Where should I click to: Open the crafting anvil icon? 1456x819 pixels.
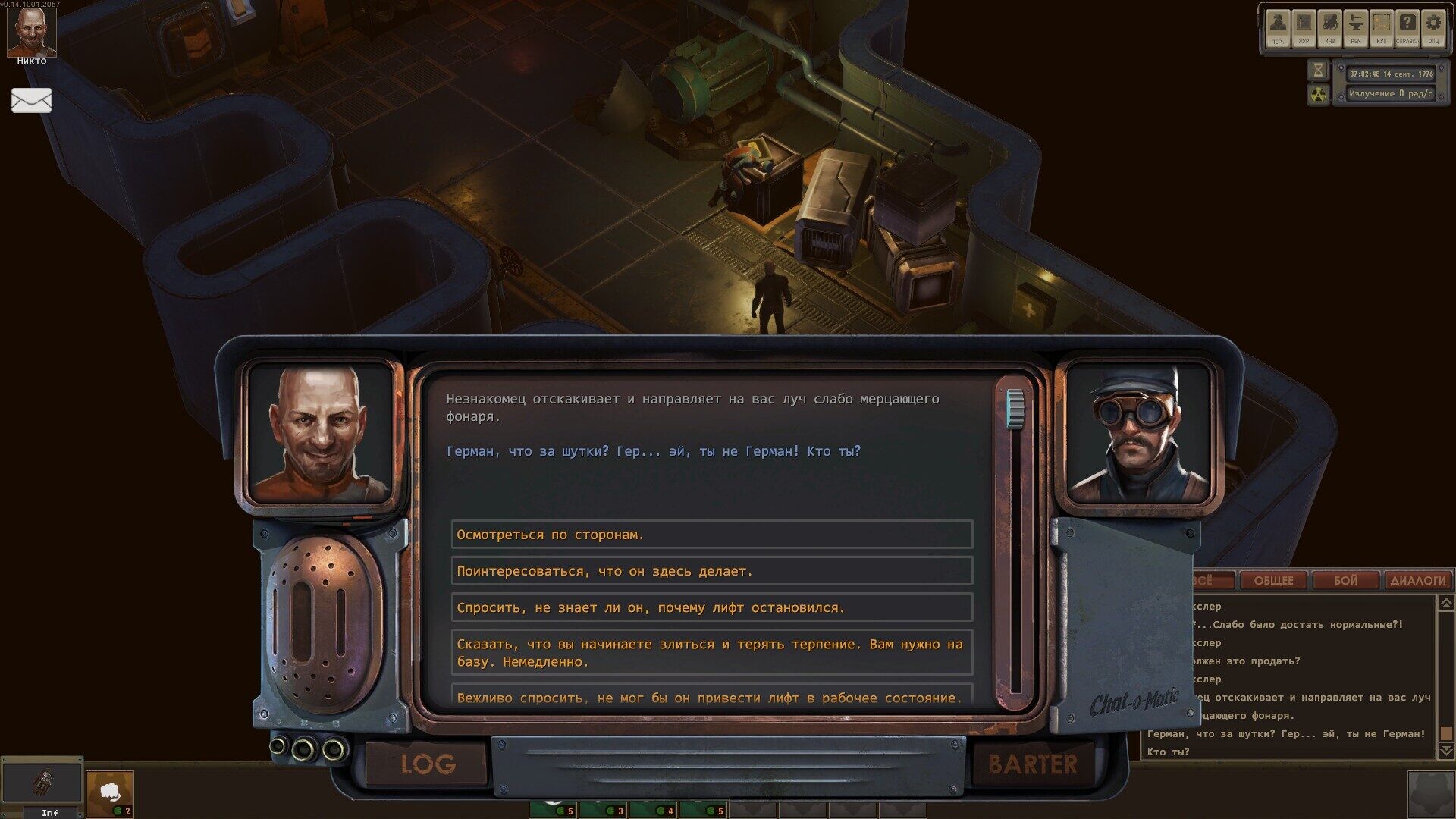pyautogui.click(x=1356, y=26)
